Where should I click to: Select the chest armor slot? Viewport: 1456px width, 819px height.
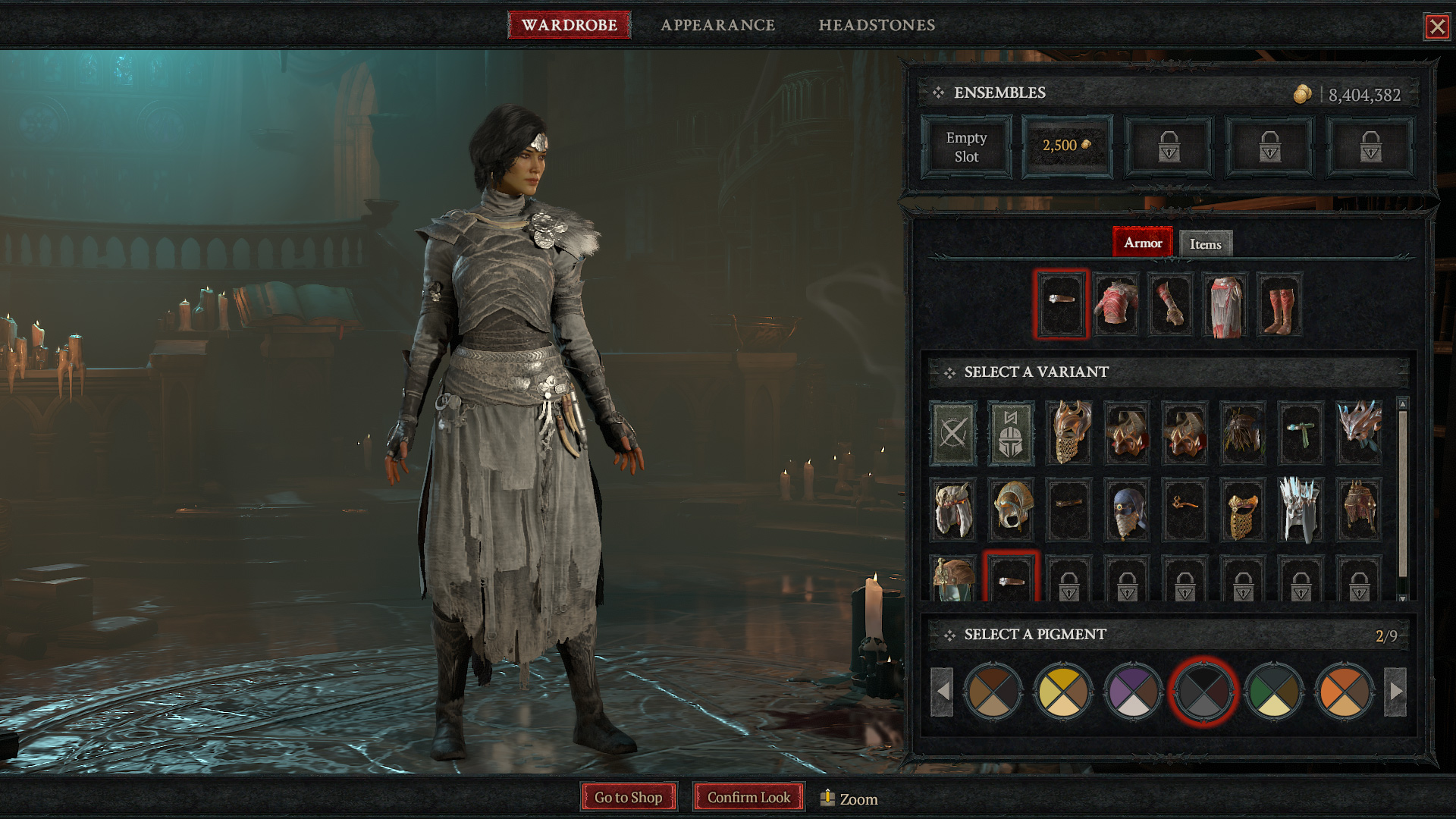click(x=1116, y=305)
